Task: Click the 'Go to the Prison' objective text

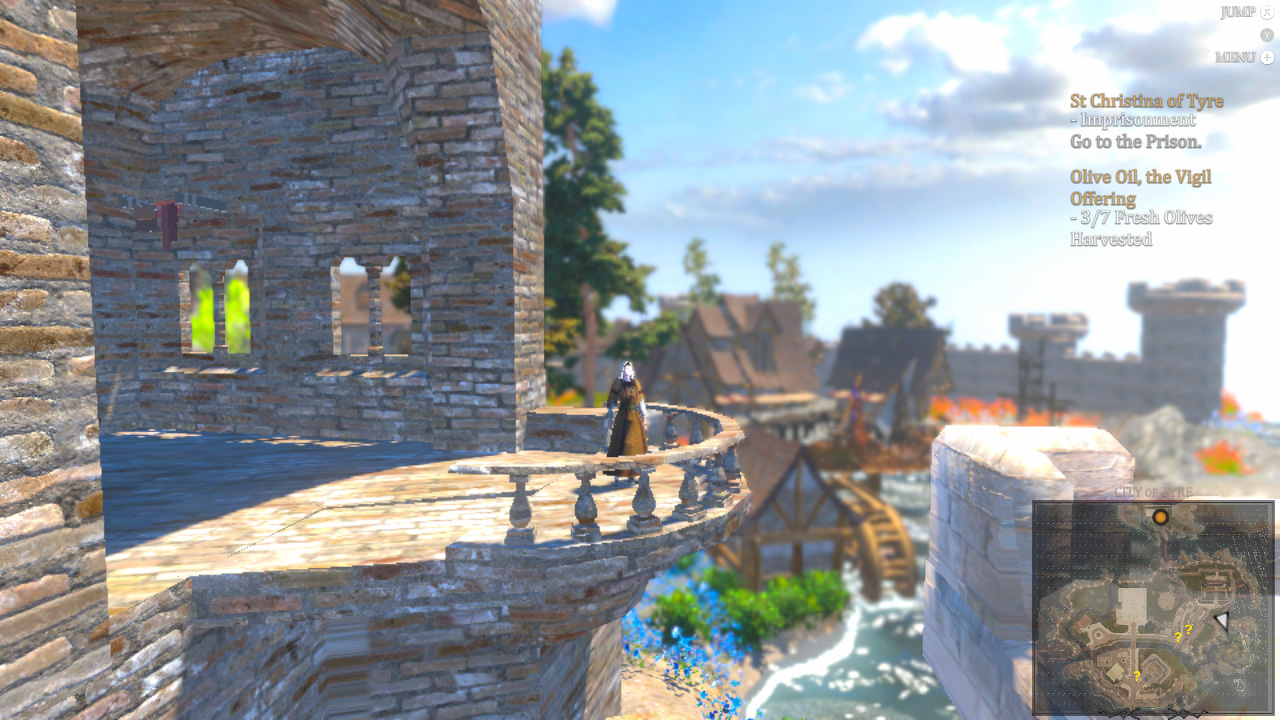Action: tap(1135, 141)
